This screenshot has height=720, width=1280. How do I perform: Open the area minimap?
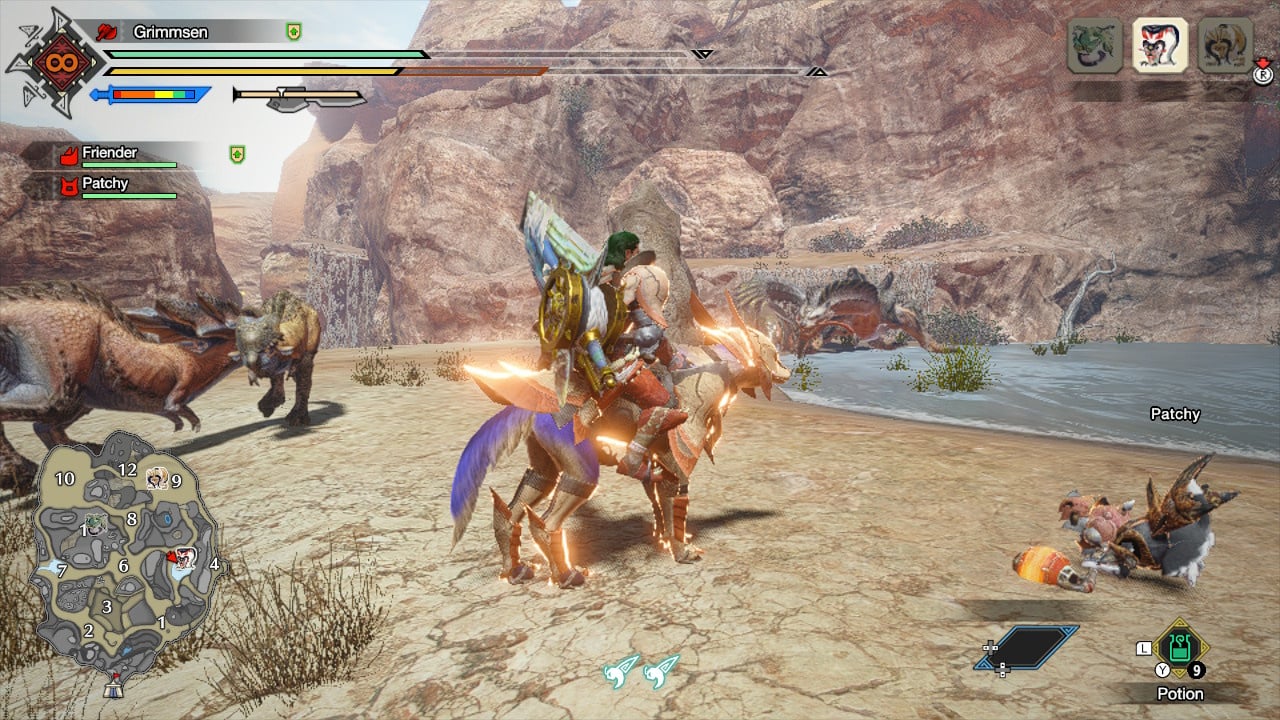[x=125, y=555]
